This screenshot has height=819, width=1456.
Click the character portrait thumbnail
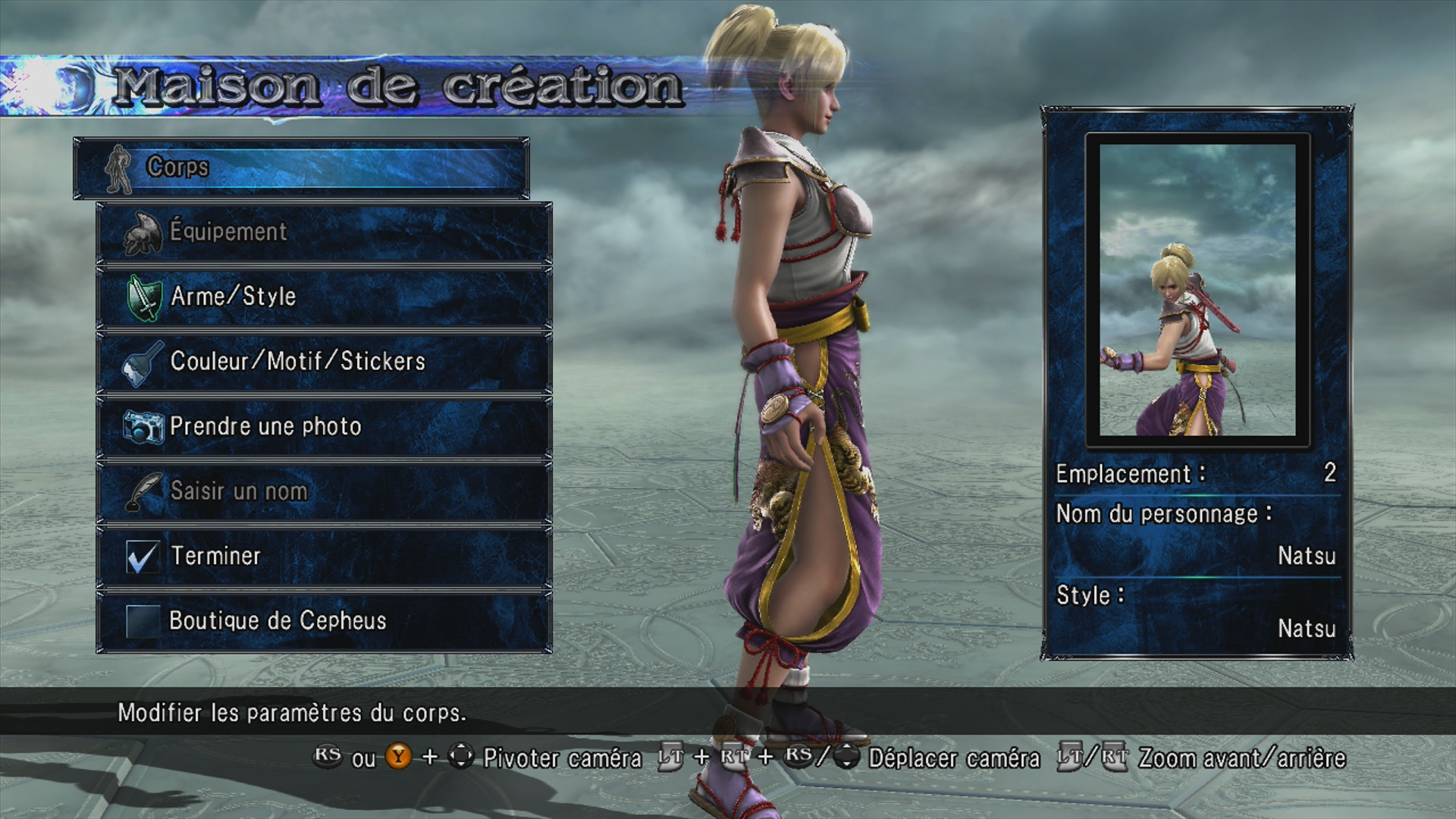[x=1197, y=290]
